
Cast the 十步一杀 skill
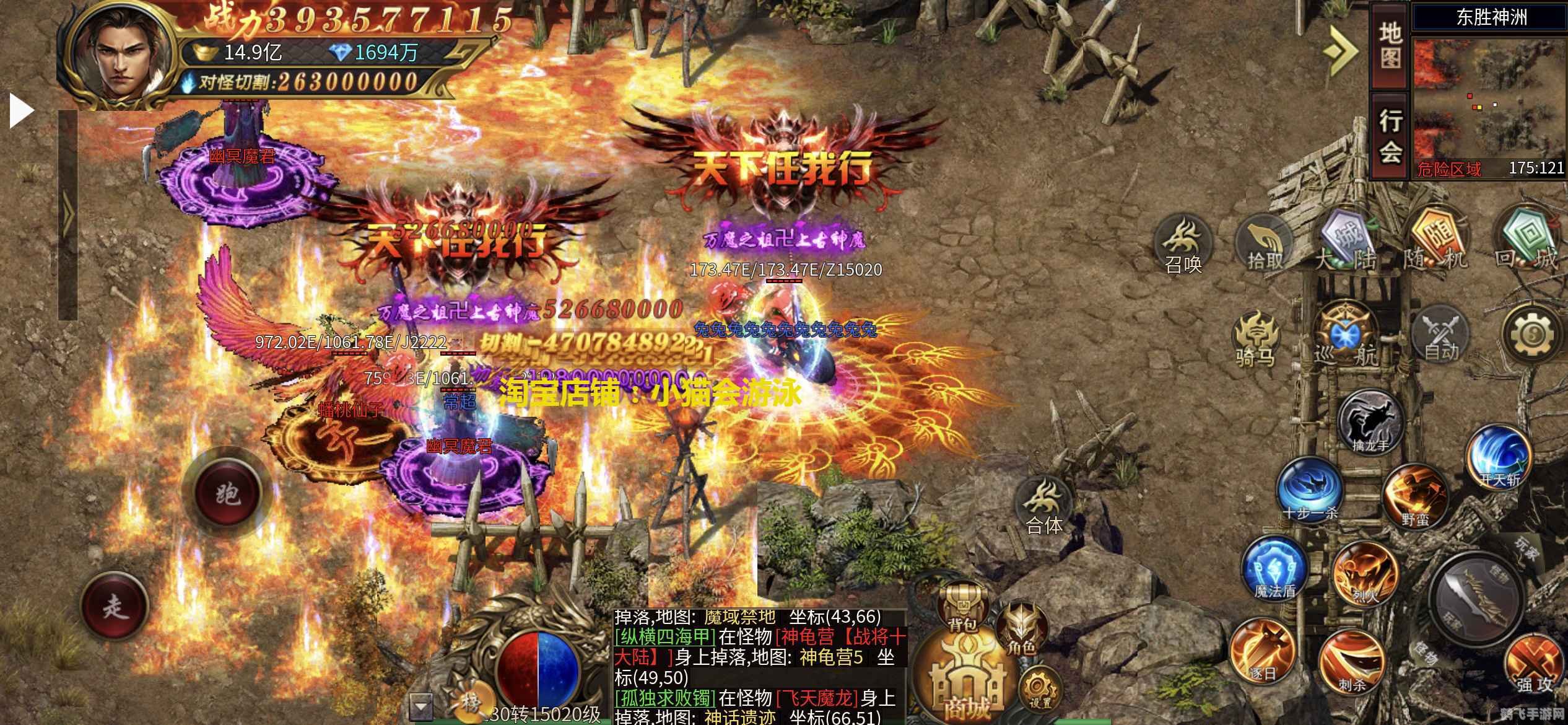pos(1309,490)
